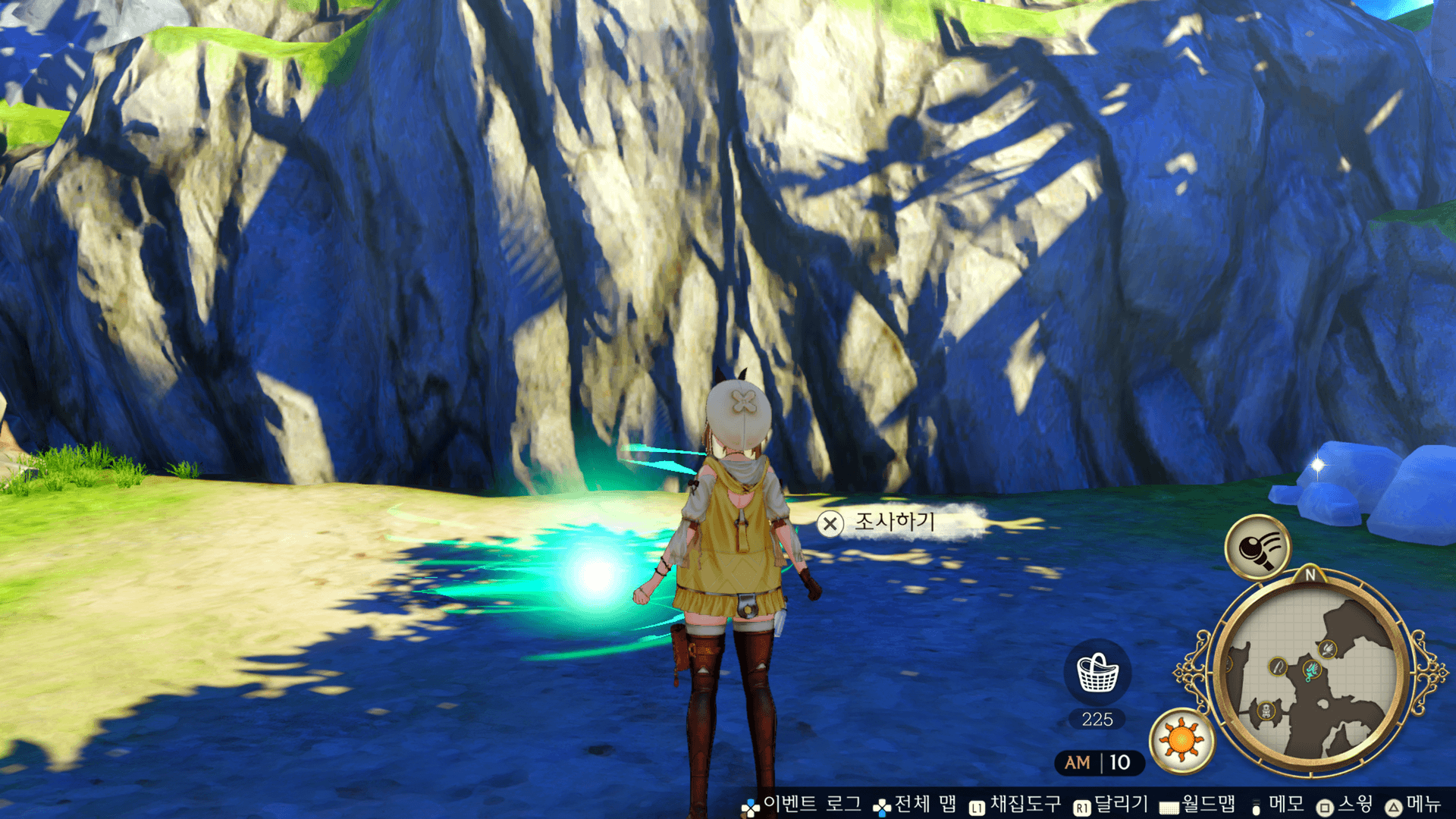Click the winged marker on the minimap

(1328, 649)
